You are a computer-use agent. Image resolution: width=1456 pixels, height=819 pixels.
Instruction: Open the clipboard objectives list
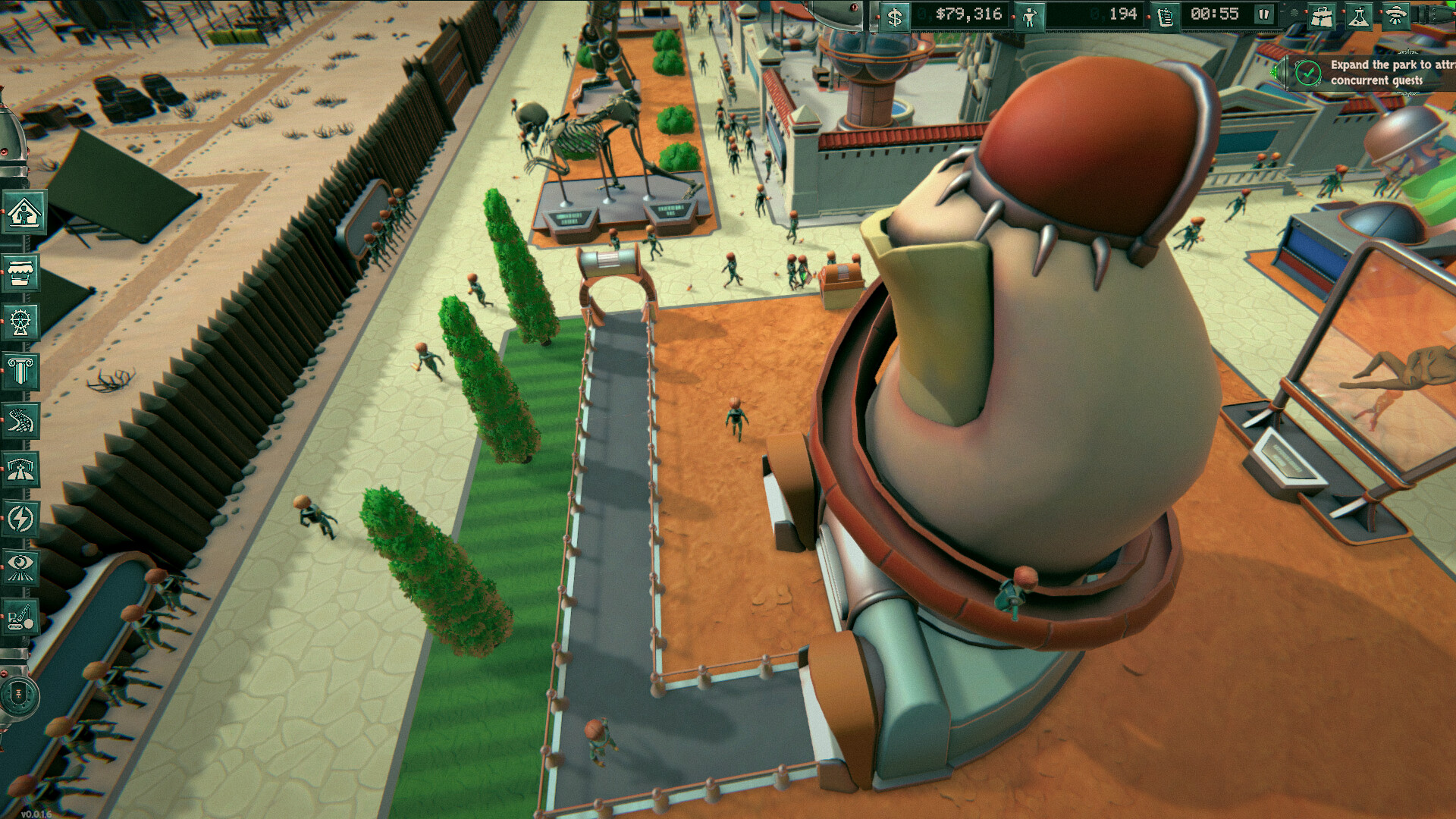pyautogui.click(x=1166, y=16)
